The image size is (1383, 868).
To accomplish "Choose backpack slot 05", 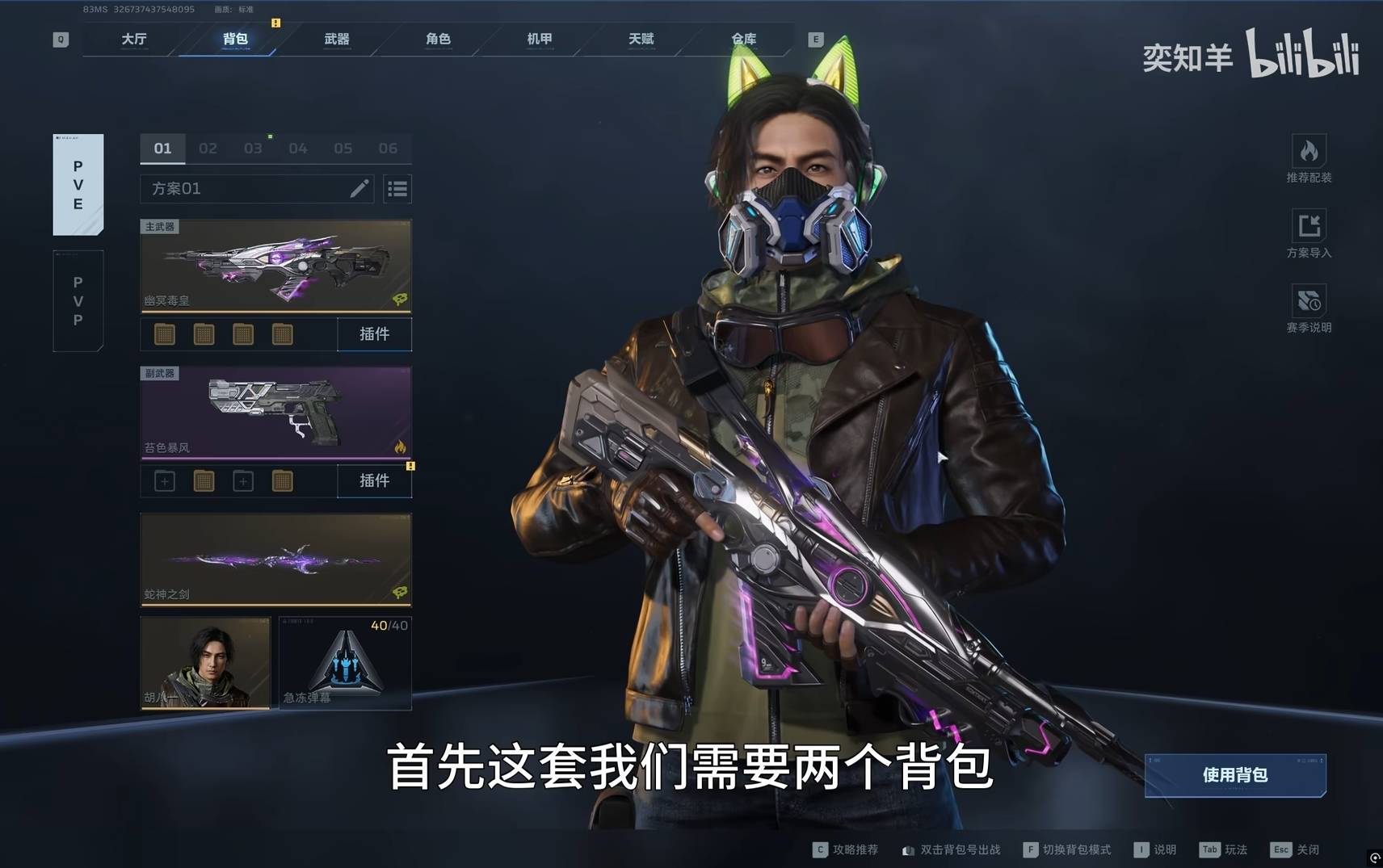I will [x=343, y=149].
